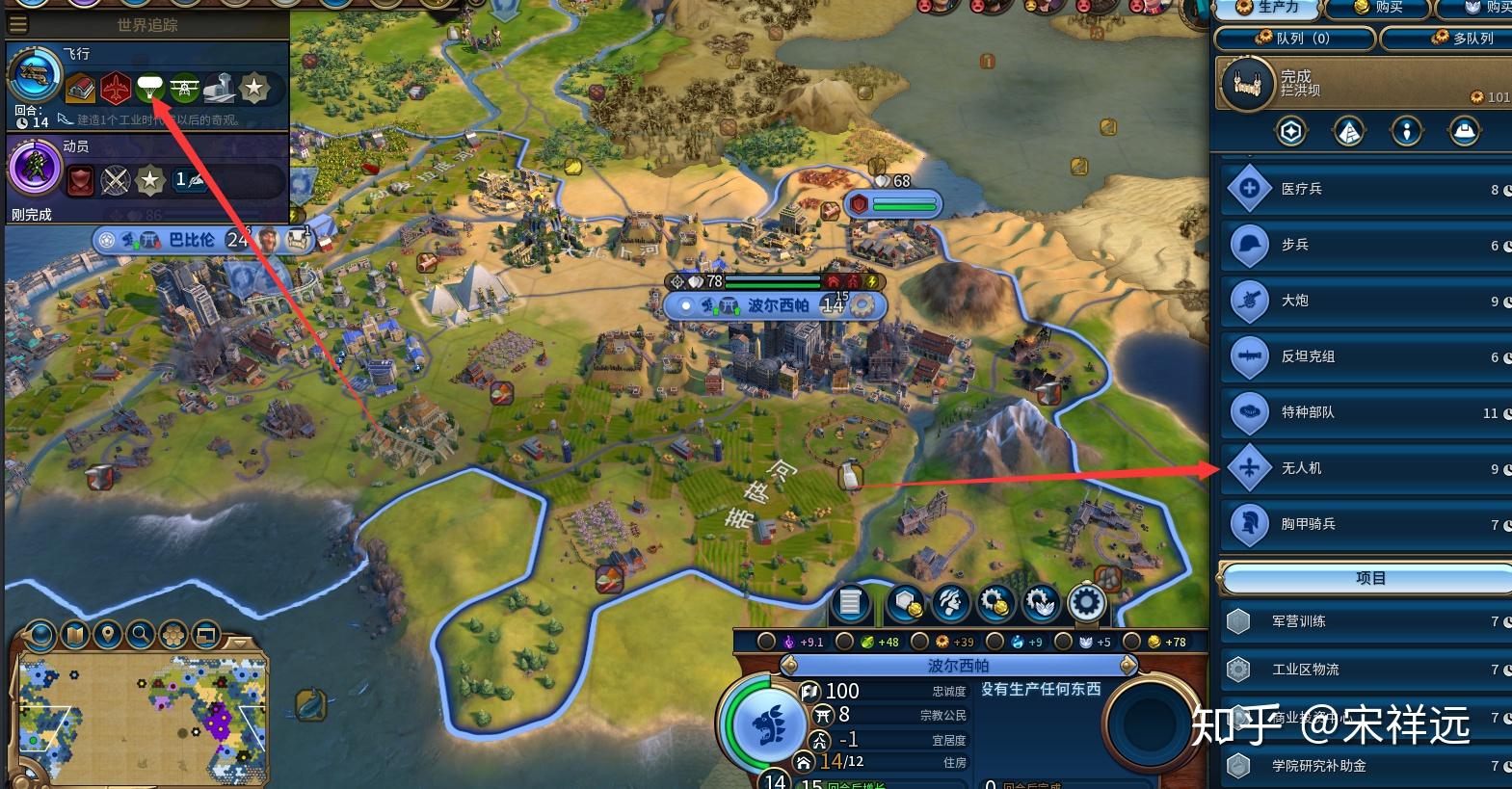
Task: Click the 多队列 button
Action: (x=1446, y=39)
